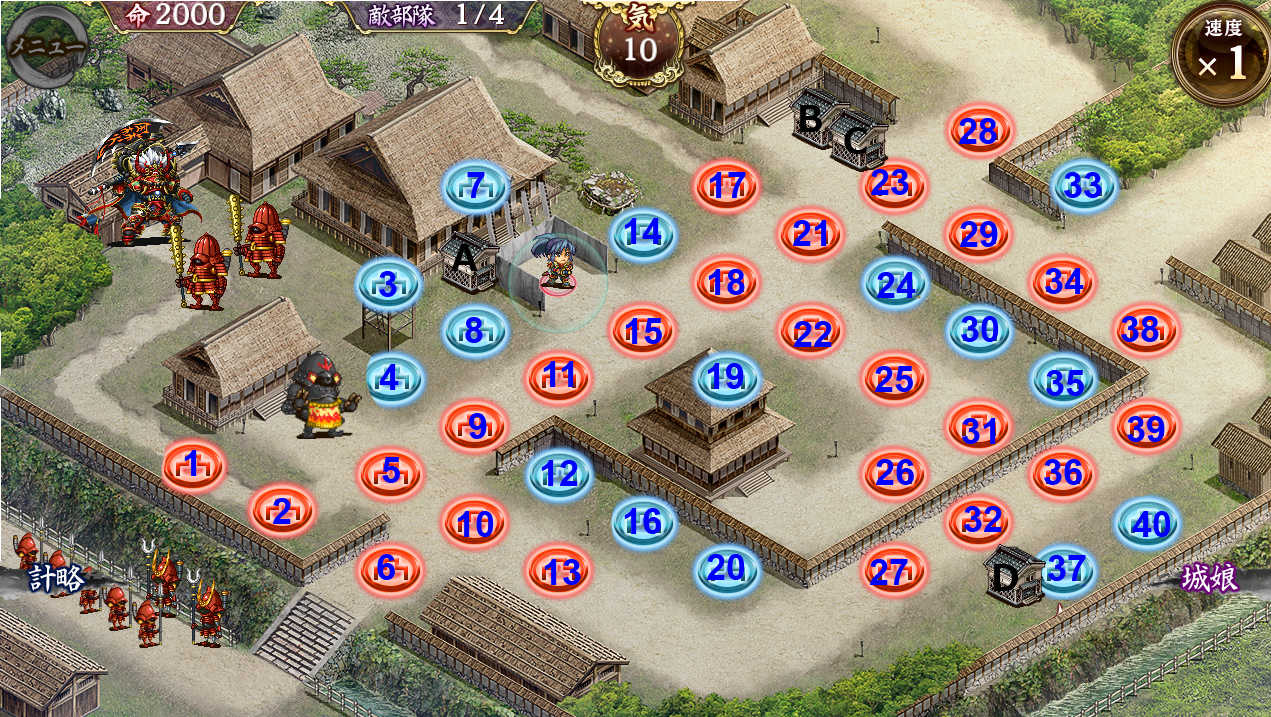Viewport: 1271px width, 717px height.
Task: Choose red placement tile 27
Action: coord(893,572)
